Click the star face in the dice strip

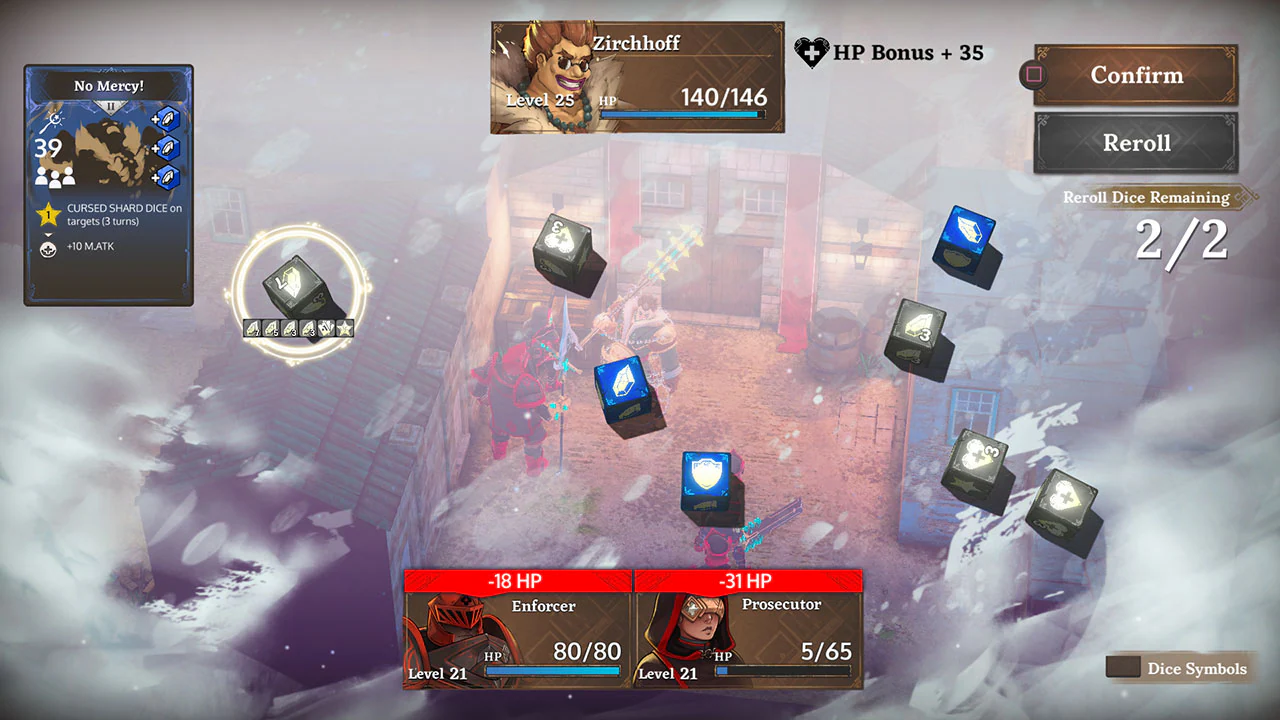point(344,328)
